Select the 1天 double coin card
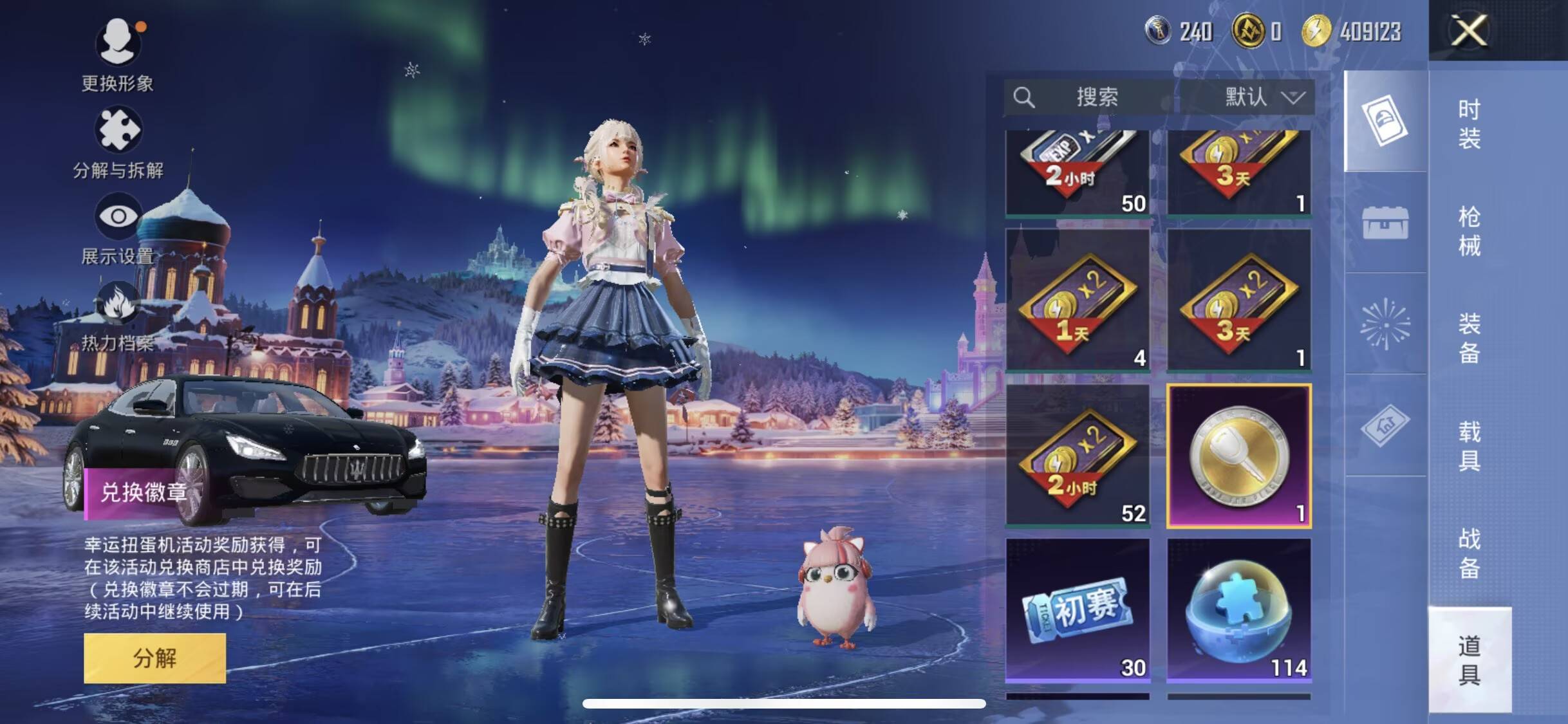 click(x=1078, y=300)
